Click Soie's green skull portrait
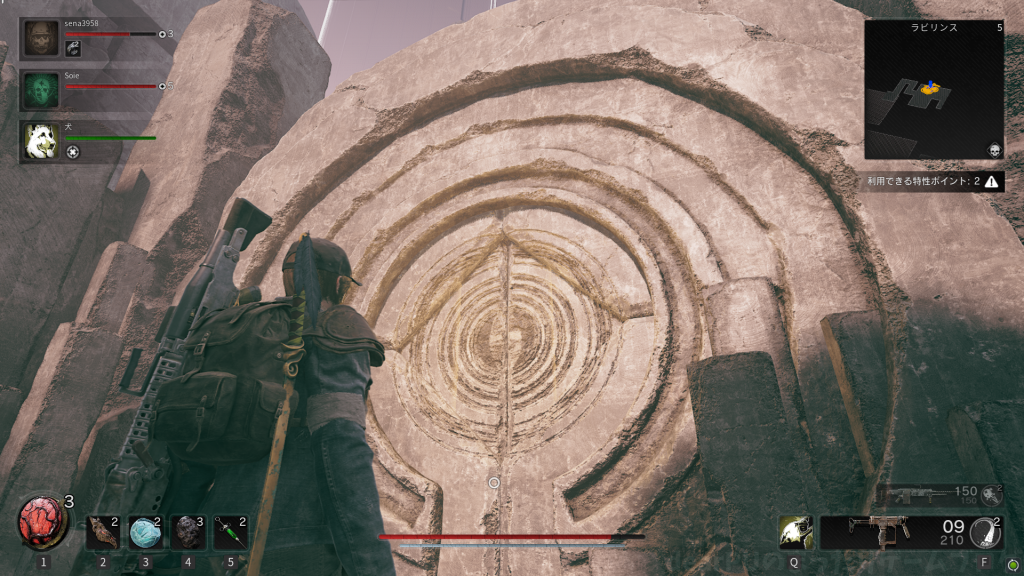Viewport: 1024px width, 576px height. 41,88
